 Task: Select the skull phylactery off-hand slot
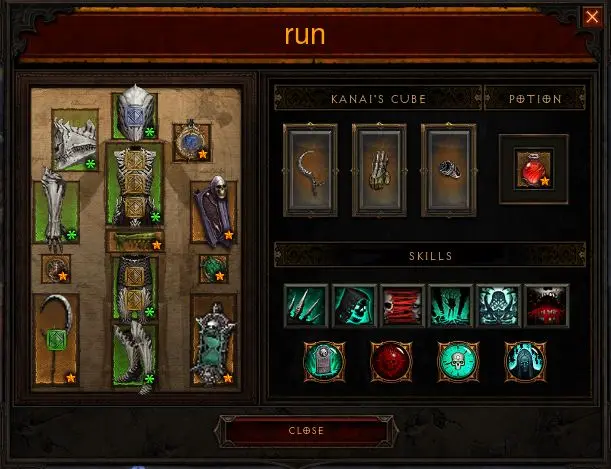[213, 339]
